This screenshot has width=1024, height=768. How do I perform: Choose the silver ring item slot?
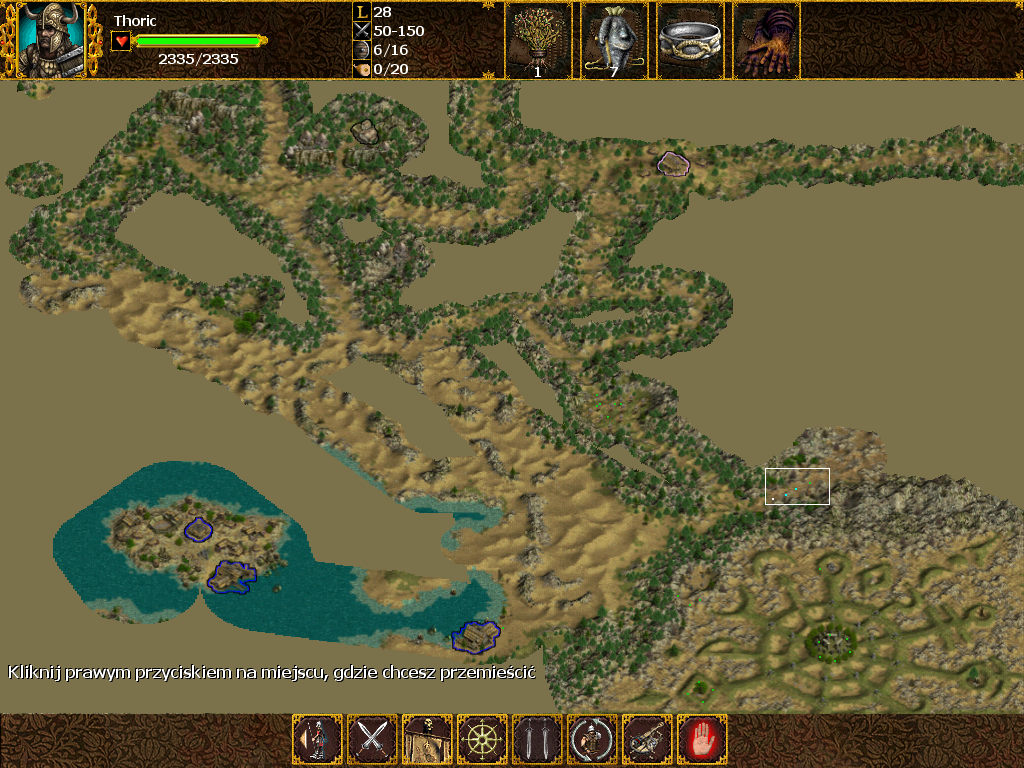coord(690,40)
